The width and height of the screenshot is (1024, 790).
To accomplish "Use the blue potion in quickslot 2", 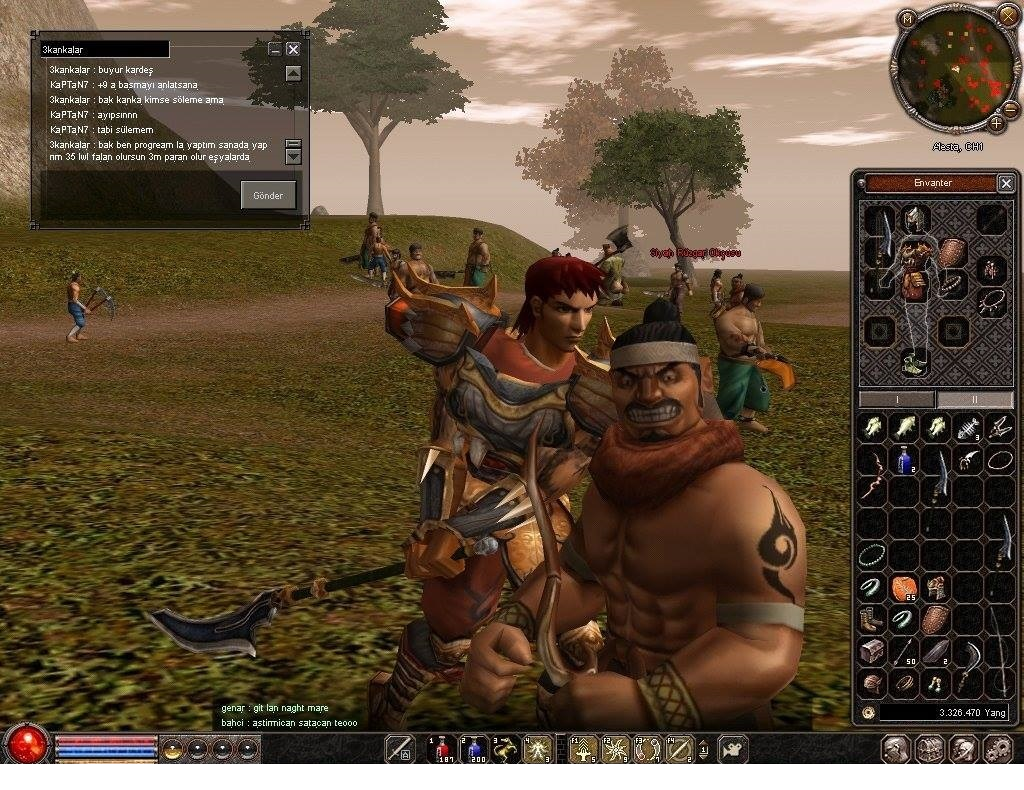I will tap(475, 749).
